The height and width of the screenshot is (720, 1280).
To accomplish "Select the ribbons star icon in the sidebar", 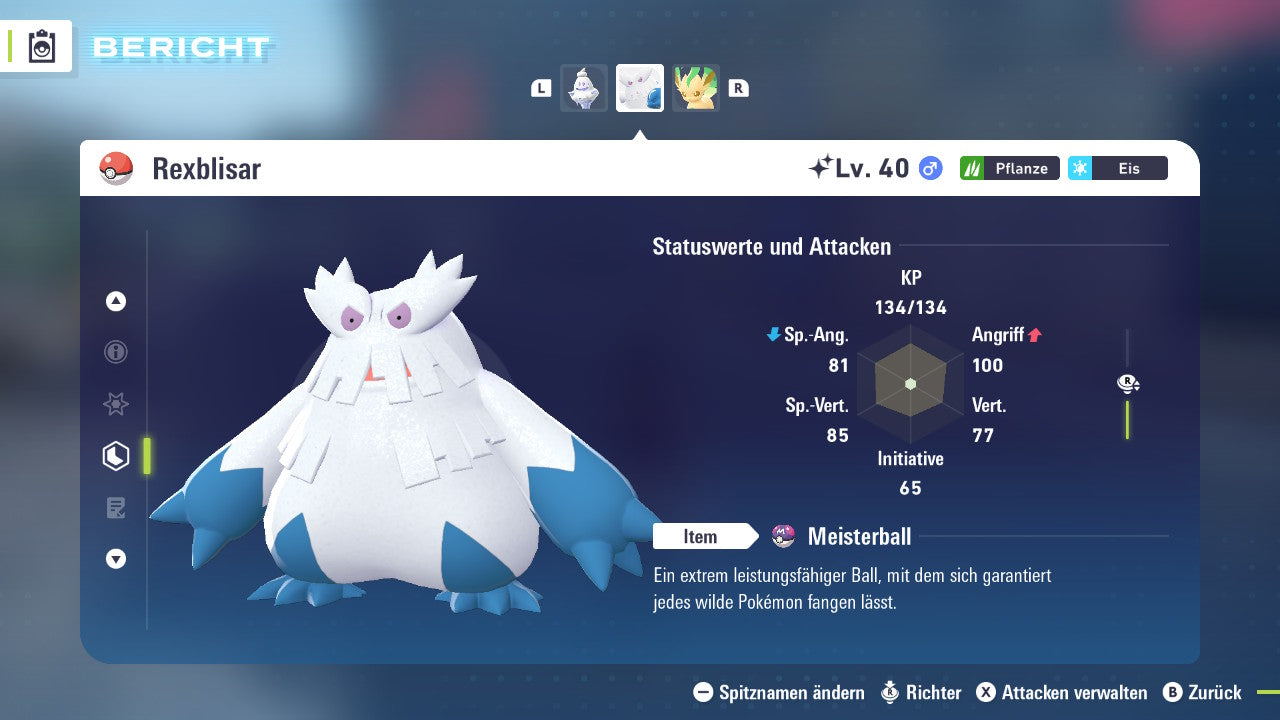I will (115, 404).
